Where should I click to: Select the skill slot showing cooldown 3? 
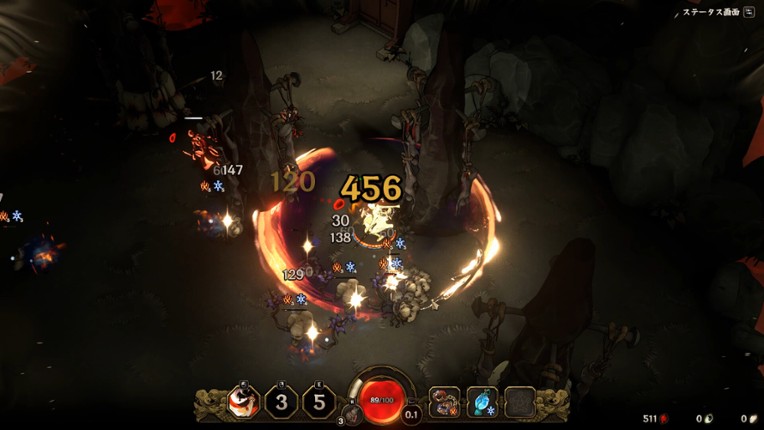[282, 402]
